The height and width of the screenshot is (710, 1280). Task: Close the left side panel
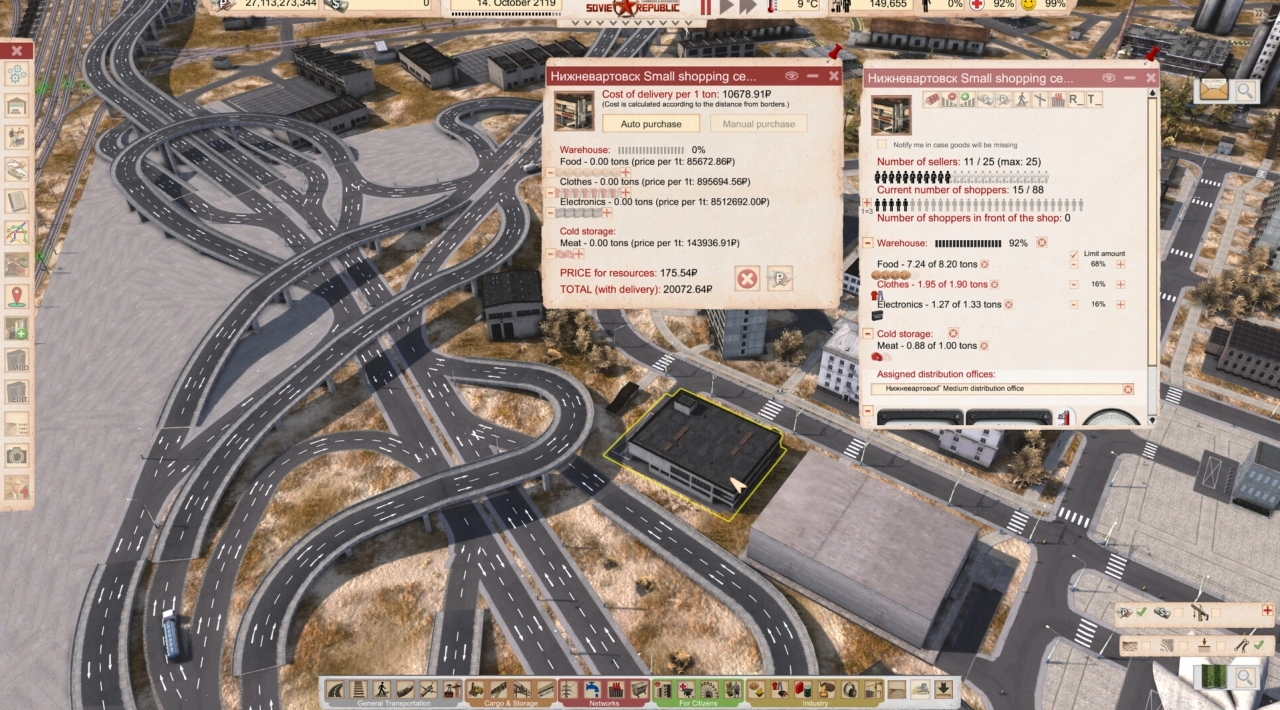pyautogui.click(x=17, y=51)
